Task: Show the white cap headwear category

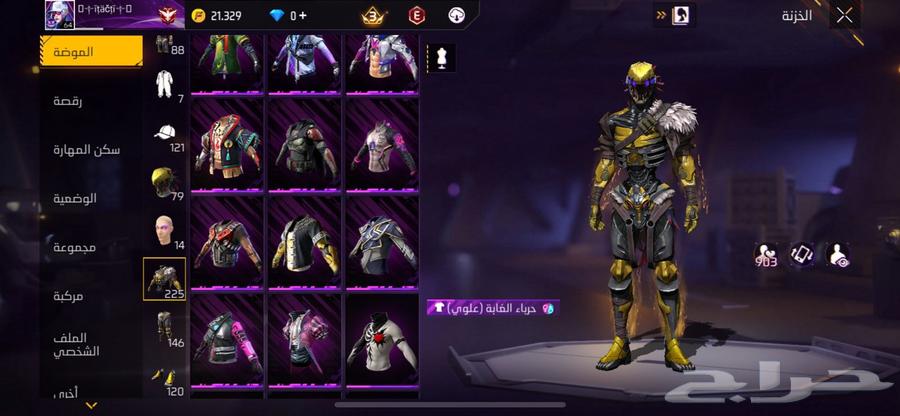Action: 165,134
